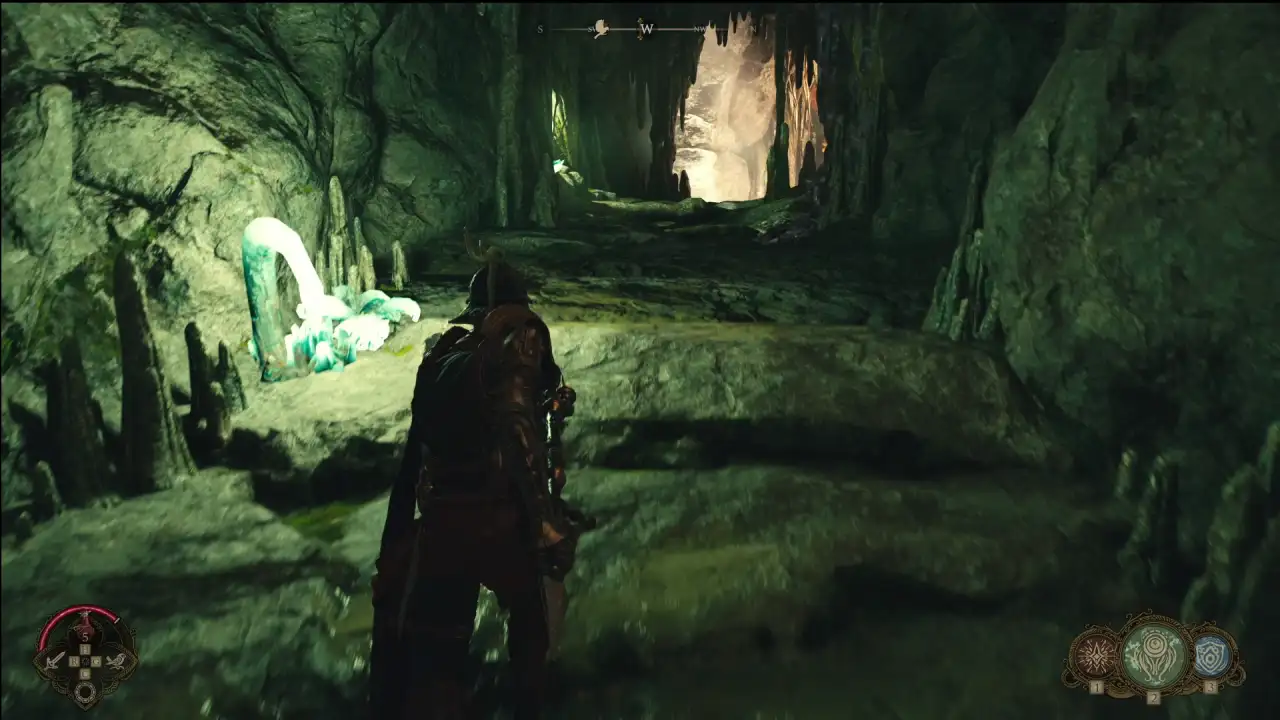Image resolution: width=1280 pixels, height=720 pixels.
Task: Select the bird companion icon
Action: click(117, 659)
